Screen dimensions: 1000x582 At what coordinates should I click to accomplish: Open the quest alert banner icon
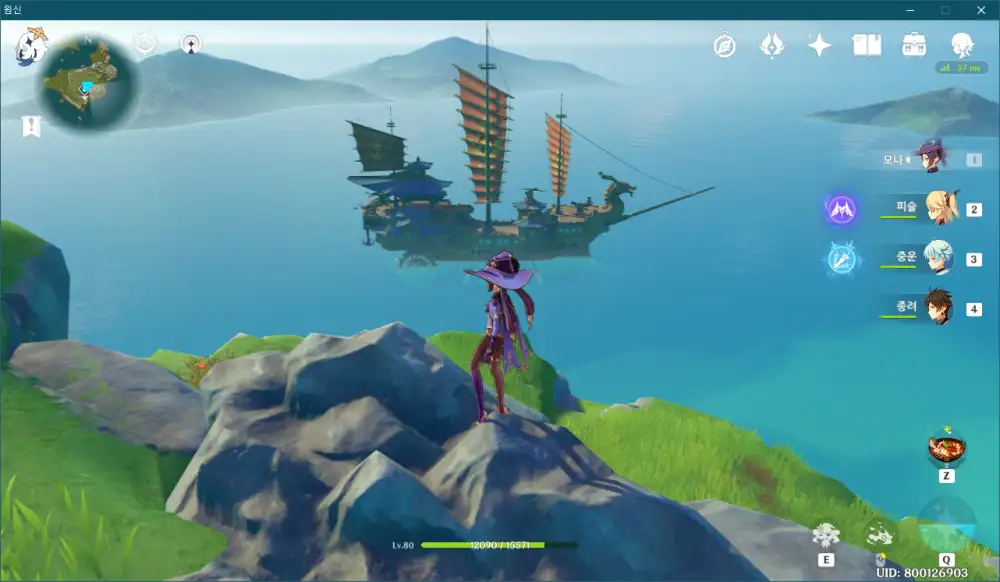pyautogui.click(x=33, y=126)
